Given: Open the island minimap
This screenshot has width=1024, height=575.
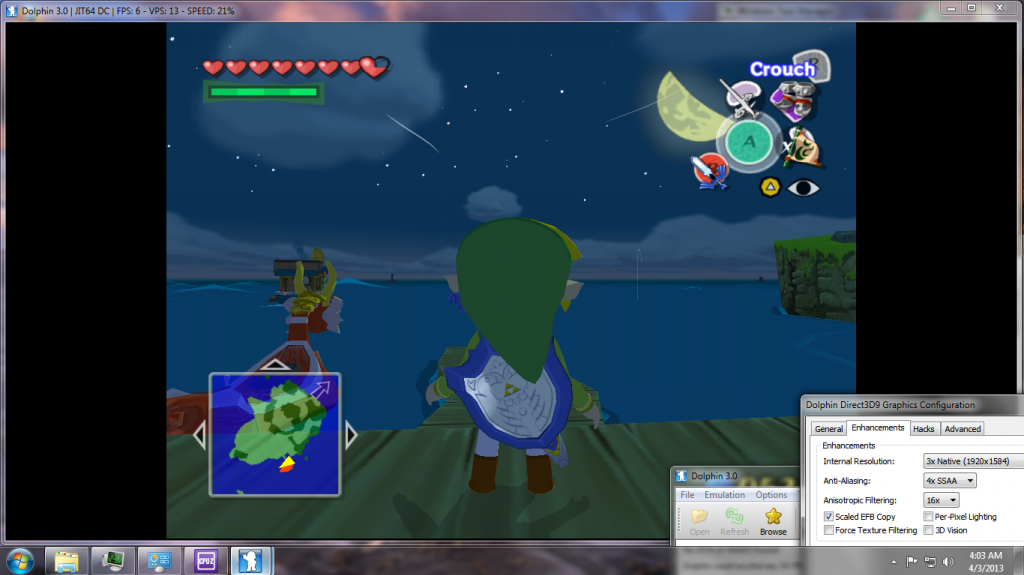Looking at the screenshot, I should [274, 434].
